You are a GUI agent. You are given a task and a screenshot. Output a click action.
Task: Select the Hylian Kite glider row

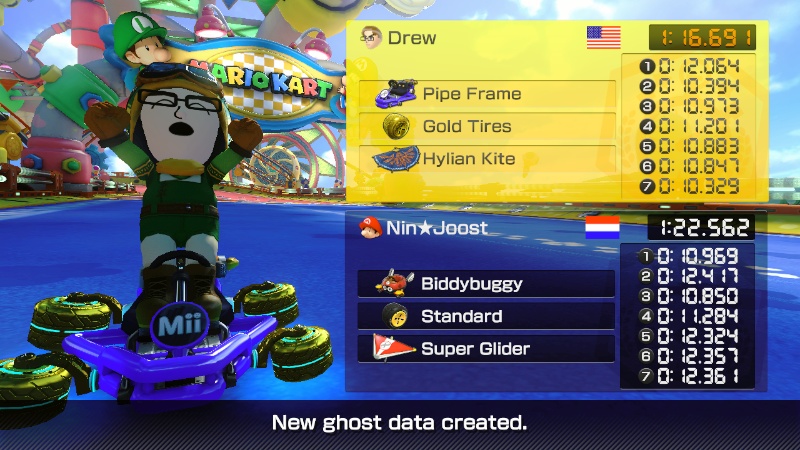coord(487,159)
